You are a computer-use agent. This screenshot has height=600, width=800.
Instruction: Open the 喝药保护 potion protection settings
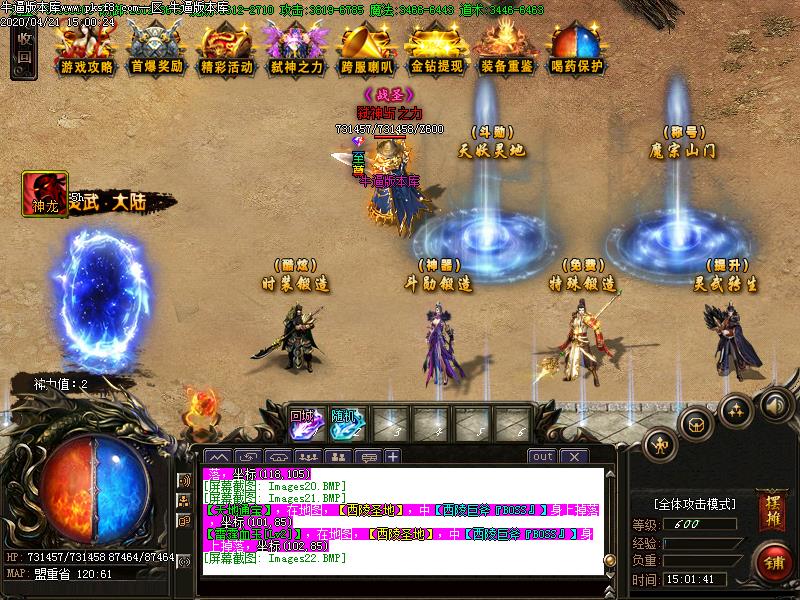577,50
